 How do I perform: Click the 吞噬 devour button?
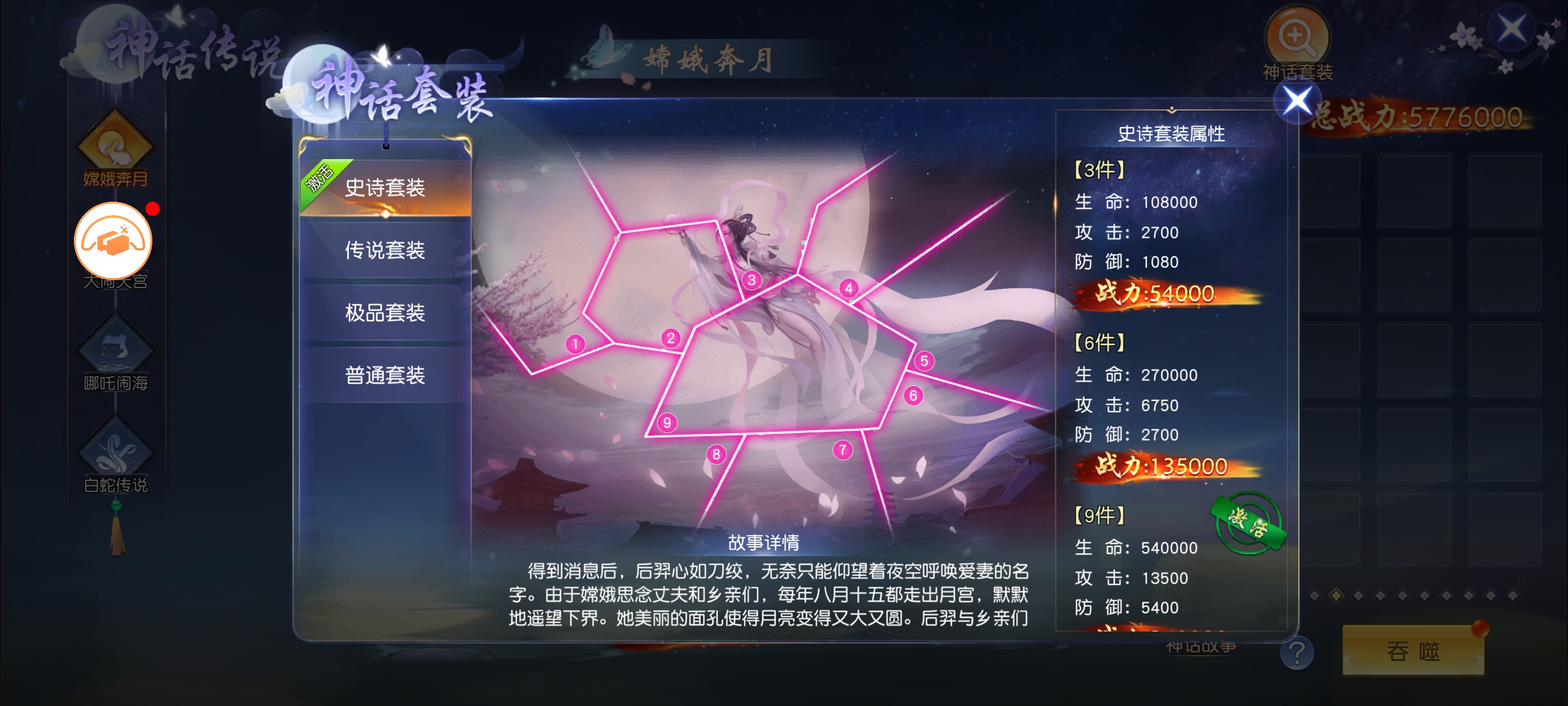(x=1413, y=651)
